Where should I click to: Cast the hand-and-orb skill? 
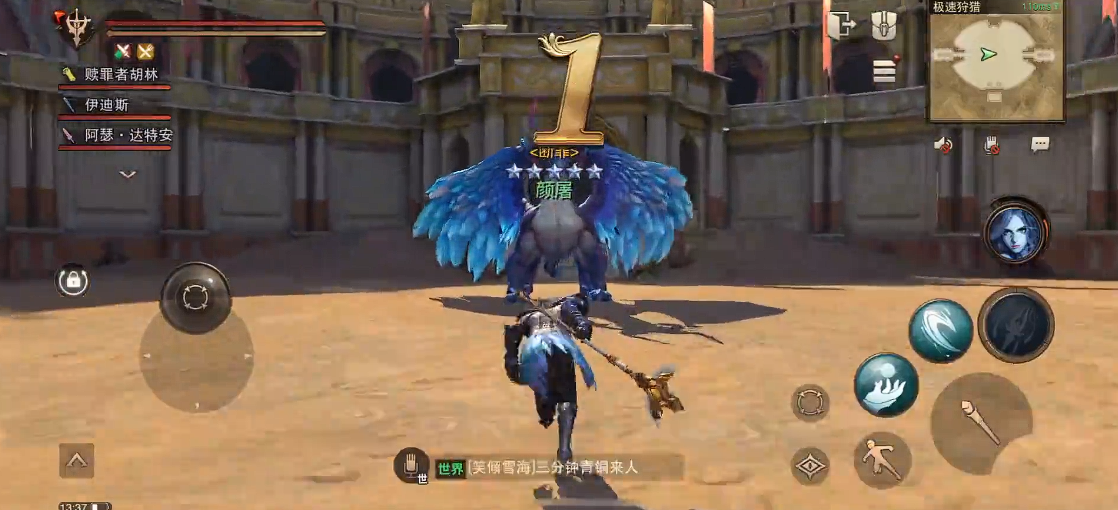point(886,385)
